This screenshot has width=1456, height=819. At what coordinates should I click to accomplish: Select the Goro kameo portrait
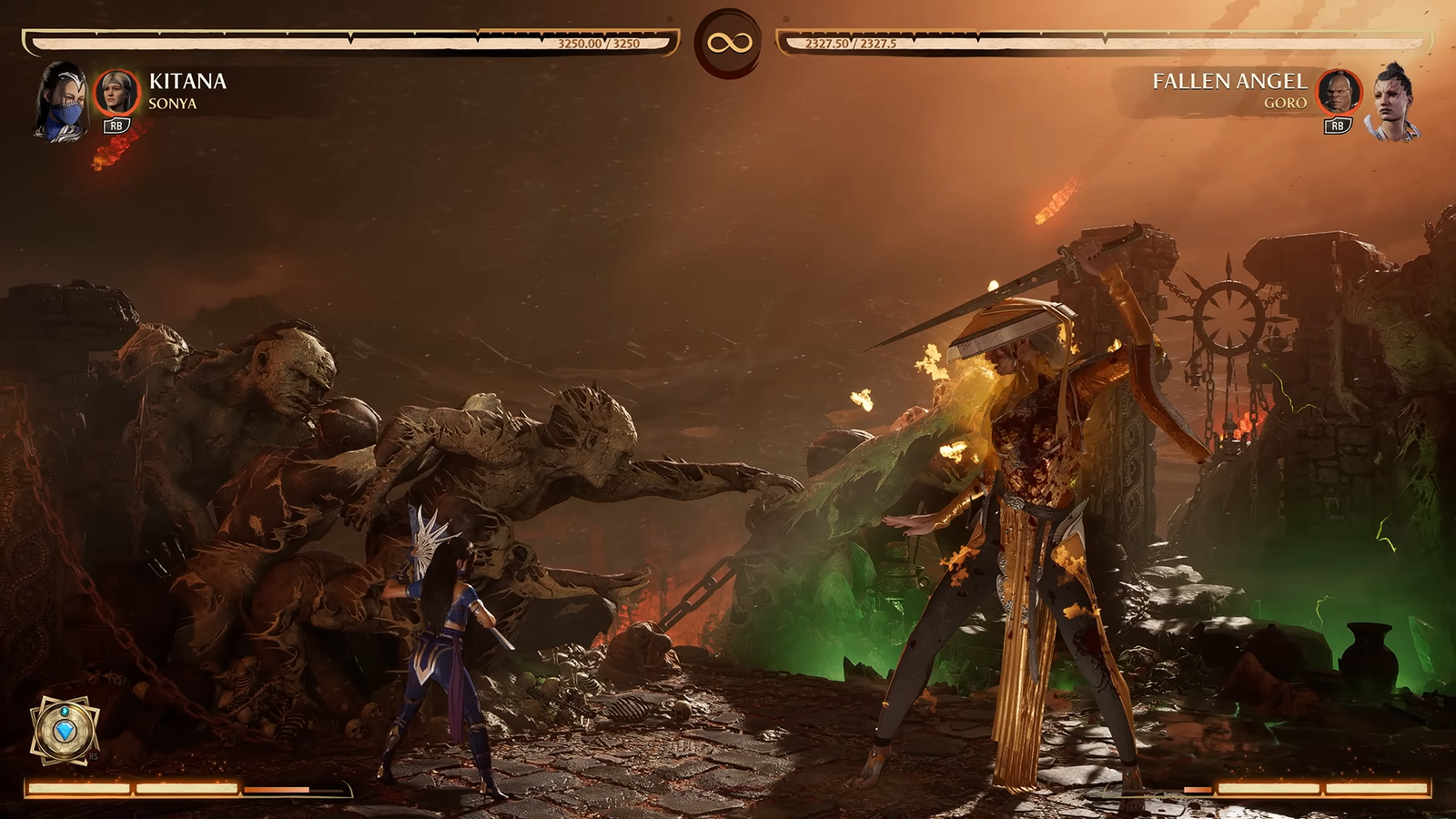click(x=1339, y=92)
